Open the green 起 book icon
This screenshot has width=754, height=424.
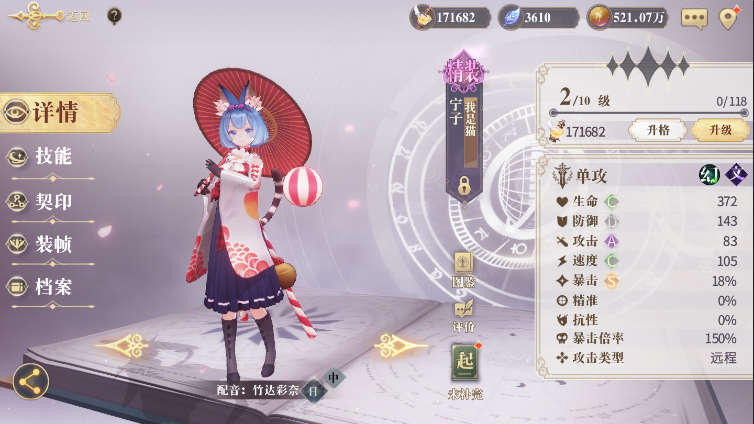[464, 364]
